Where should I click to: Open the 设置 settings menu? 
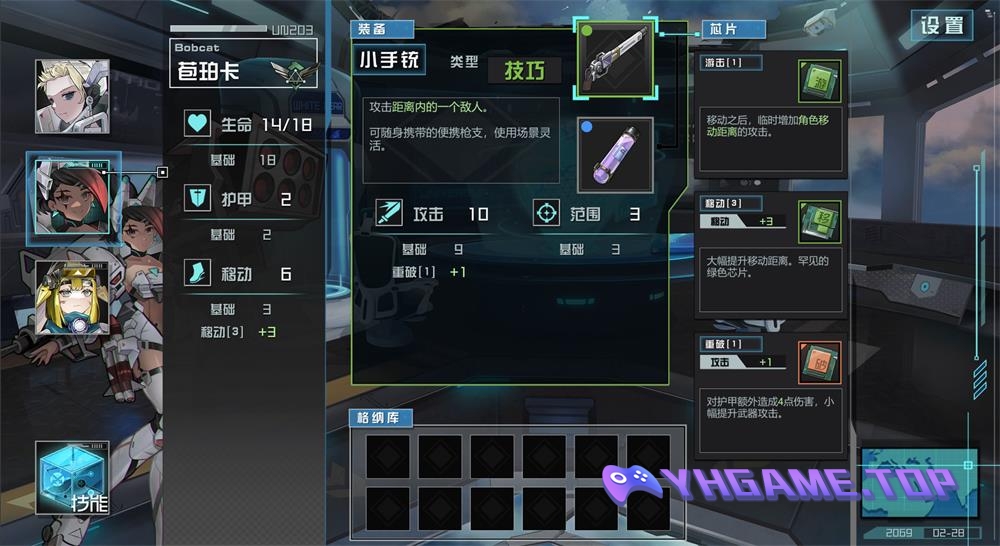pos(942,26)
